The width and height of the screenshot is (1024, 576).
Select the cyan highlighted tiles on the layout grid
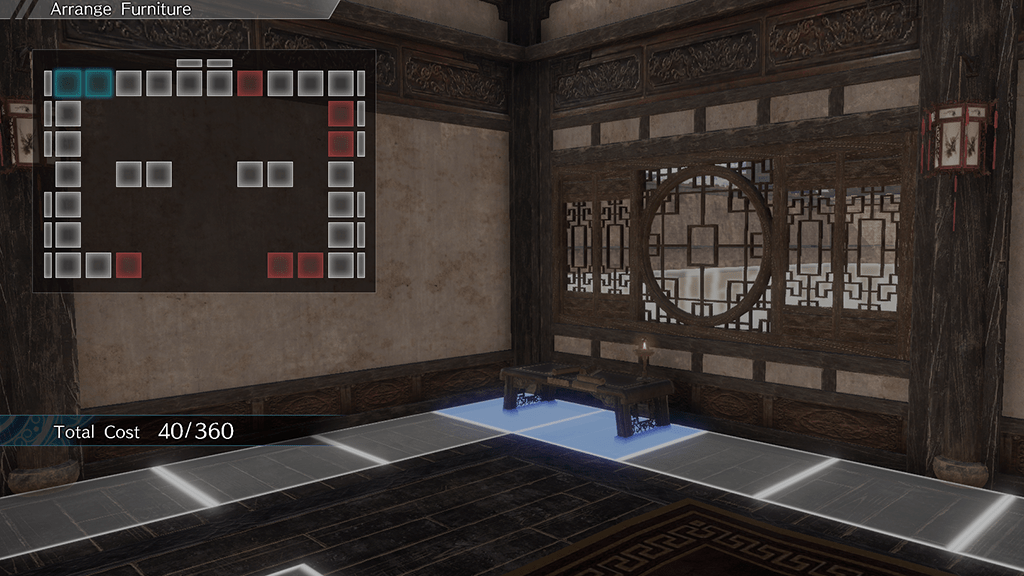[83, 83]
